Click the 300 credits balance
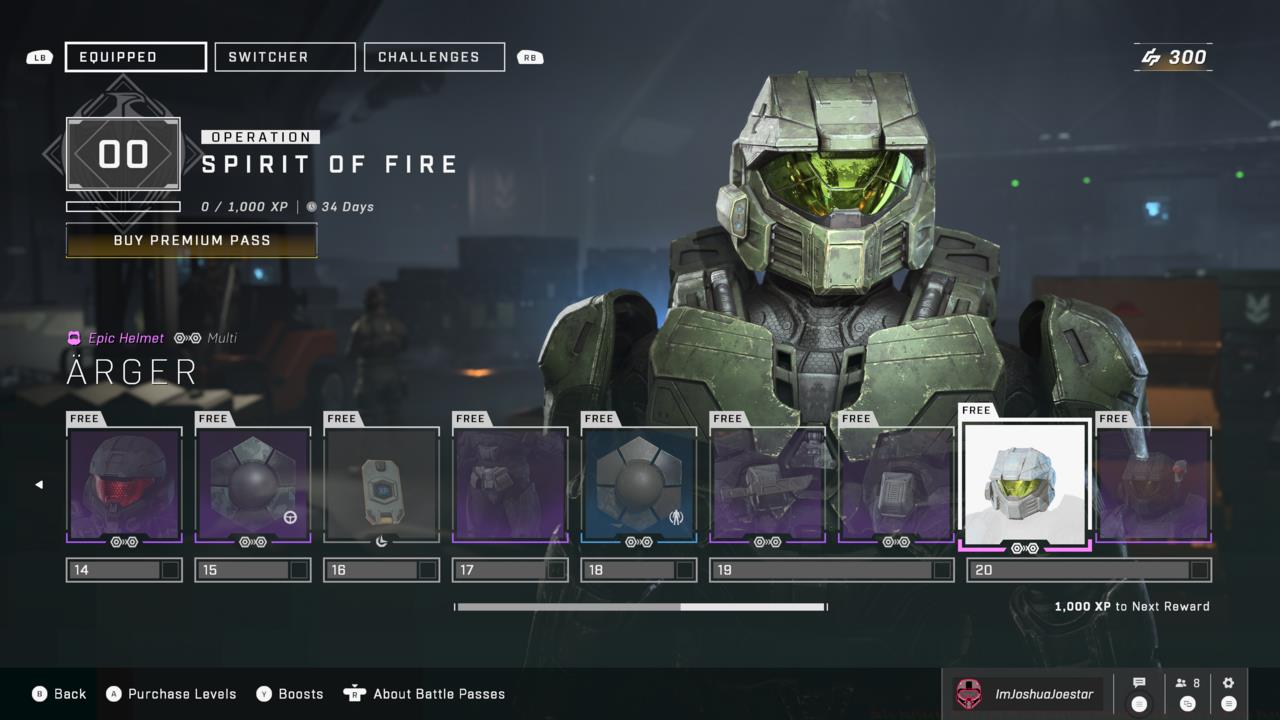The image size is (1280, 720). click(1174, 57)
